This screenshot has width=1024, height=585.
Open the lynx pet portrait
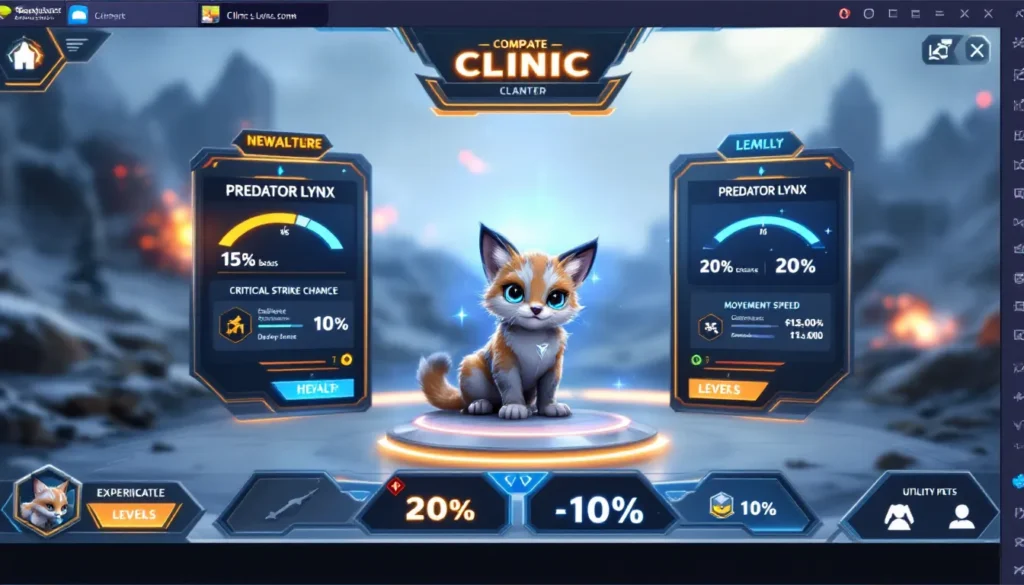[48, 500]
